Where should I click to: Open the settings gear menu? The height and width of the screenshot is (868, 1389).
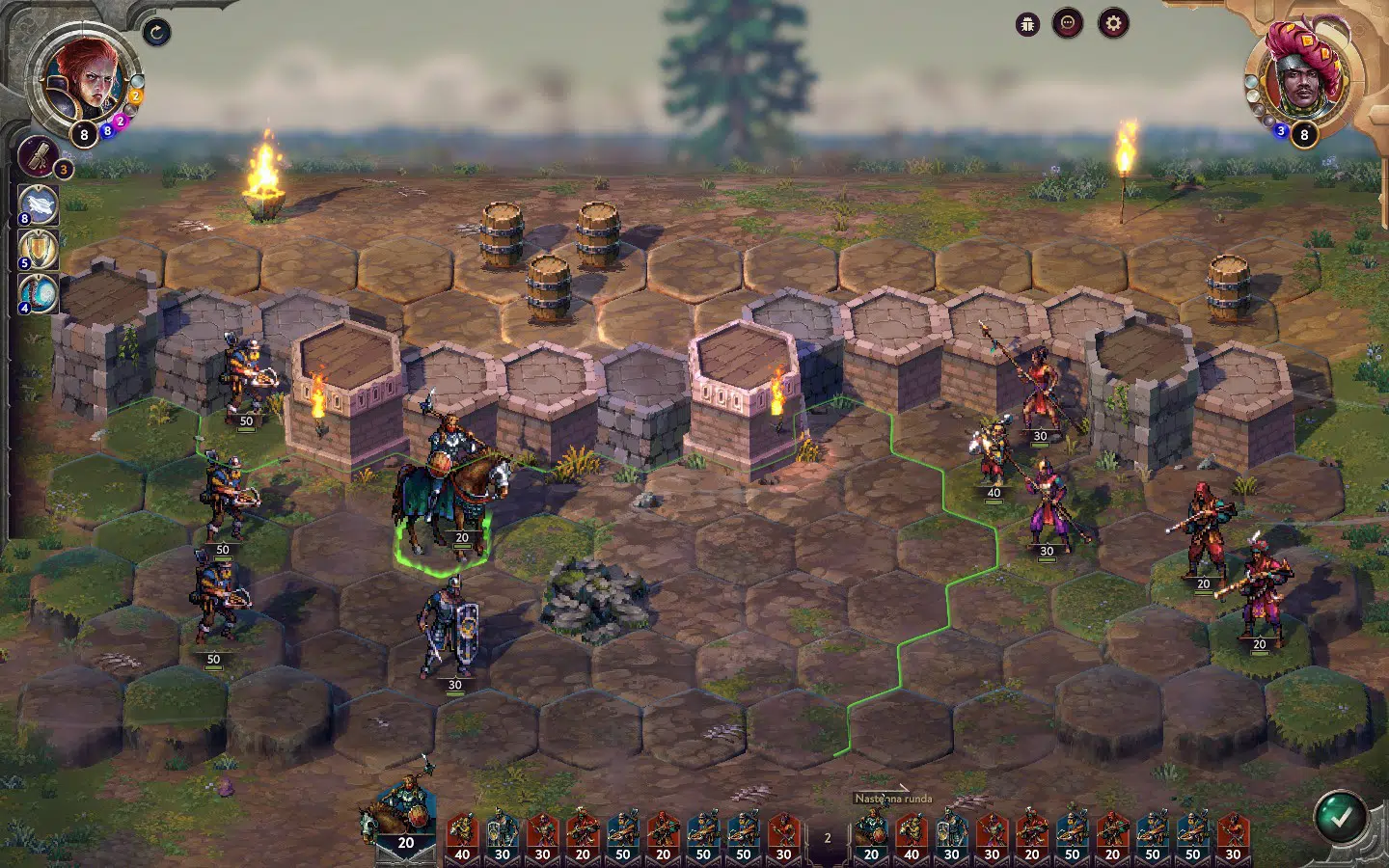coord(1113,24)
